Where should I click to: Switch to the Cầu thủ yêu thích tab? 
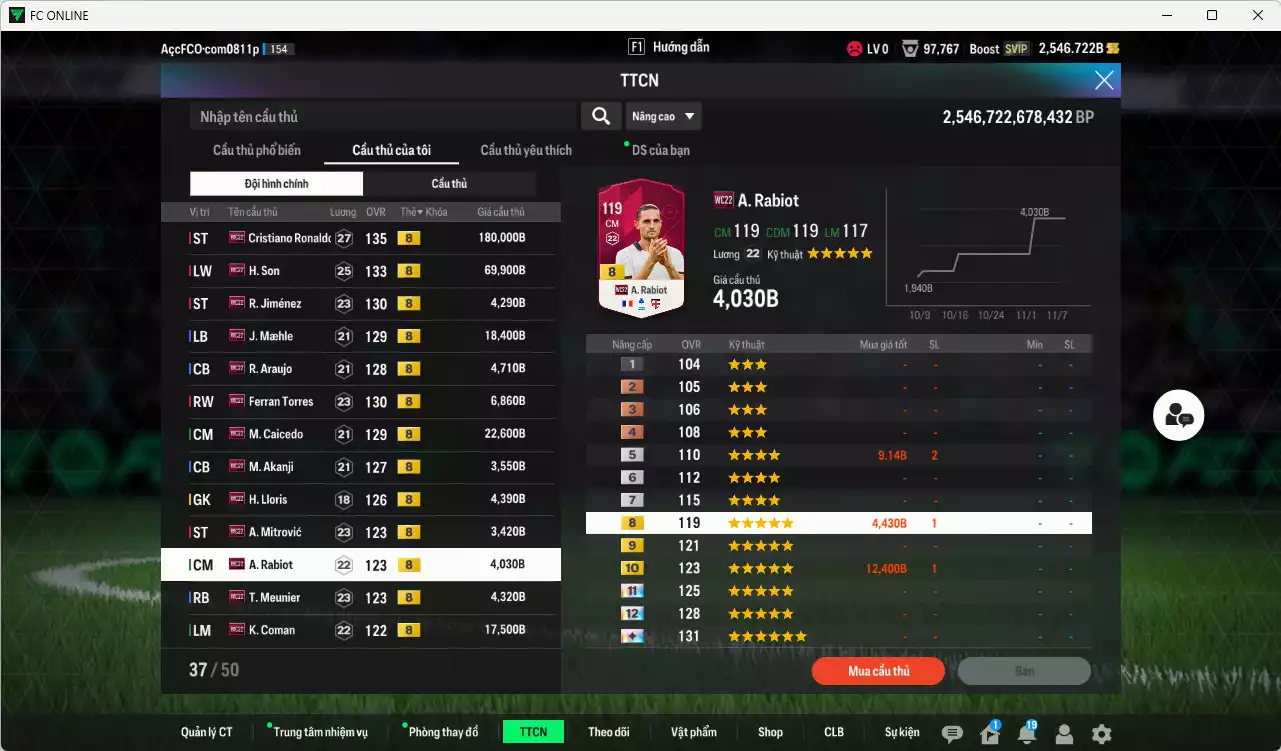click(524, 151)
